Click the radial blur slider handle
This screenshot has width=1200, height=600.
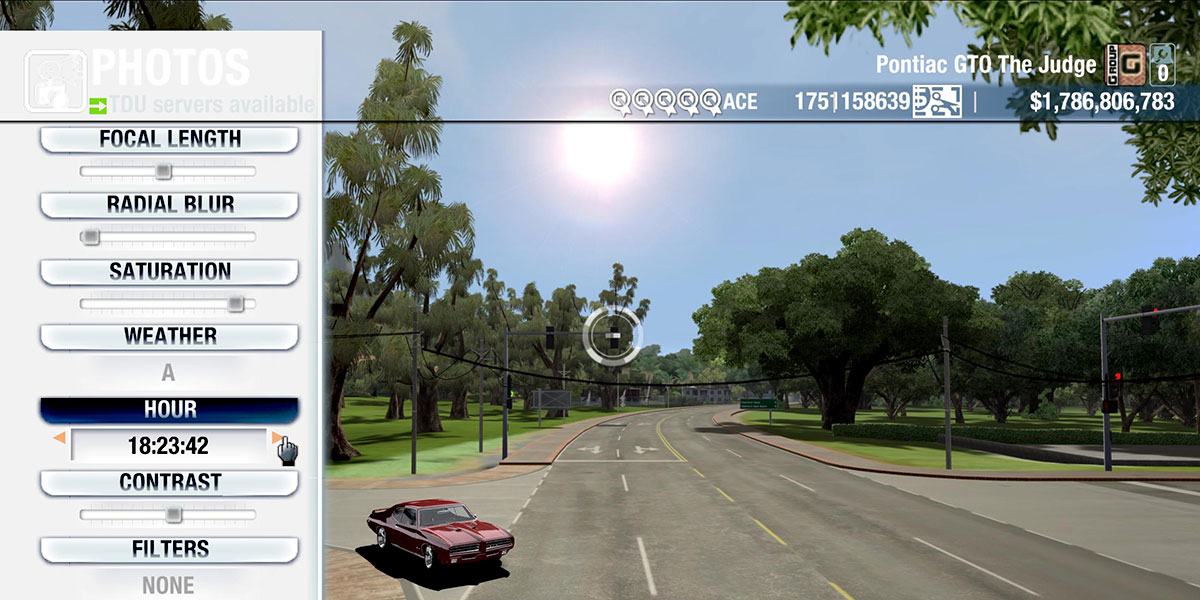pyautogui.click(x=91, y=237)
